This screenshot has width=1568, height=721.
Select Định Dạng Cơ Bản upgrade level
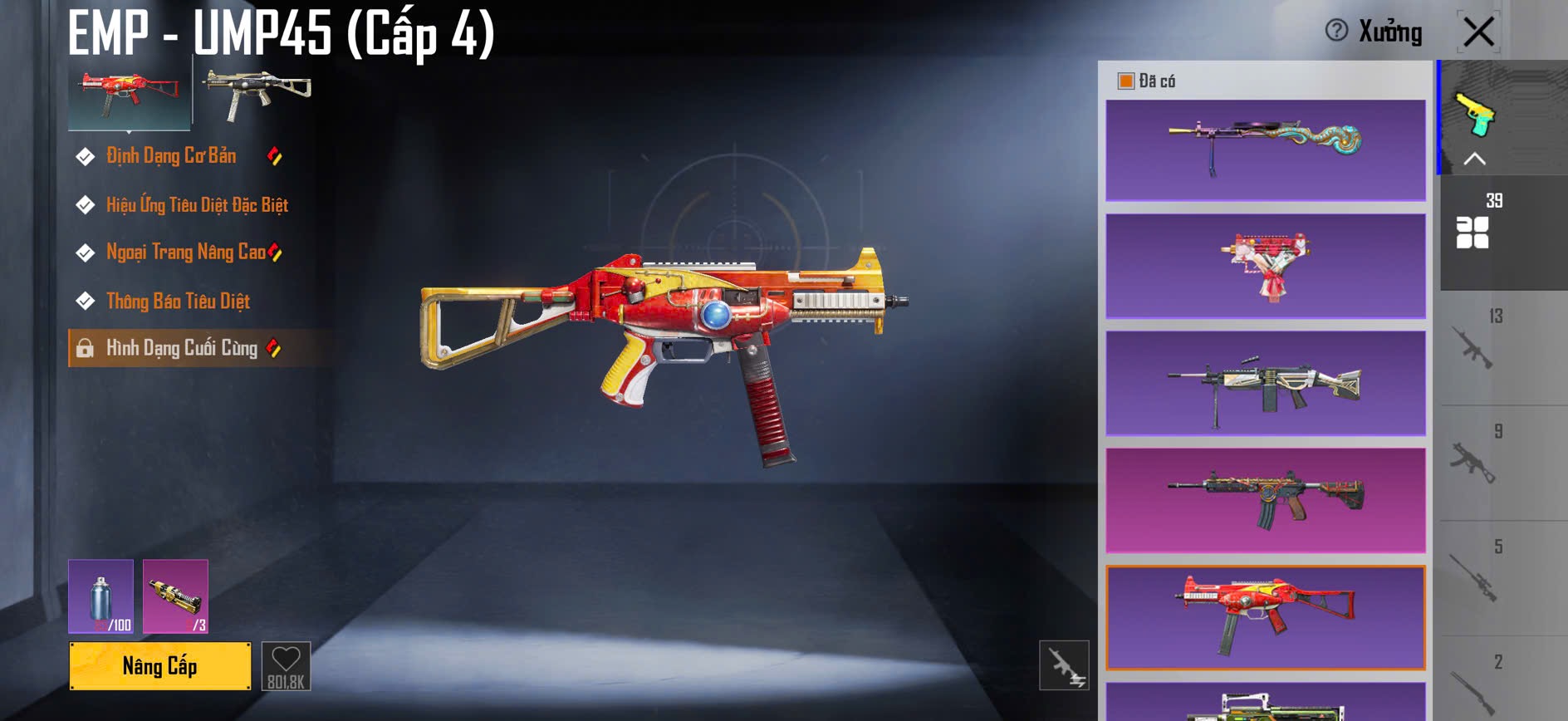coord(171,156)
